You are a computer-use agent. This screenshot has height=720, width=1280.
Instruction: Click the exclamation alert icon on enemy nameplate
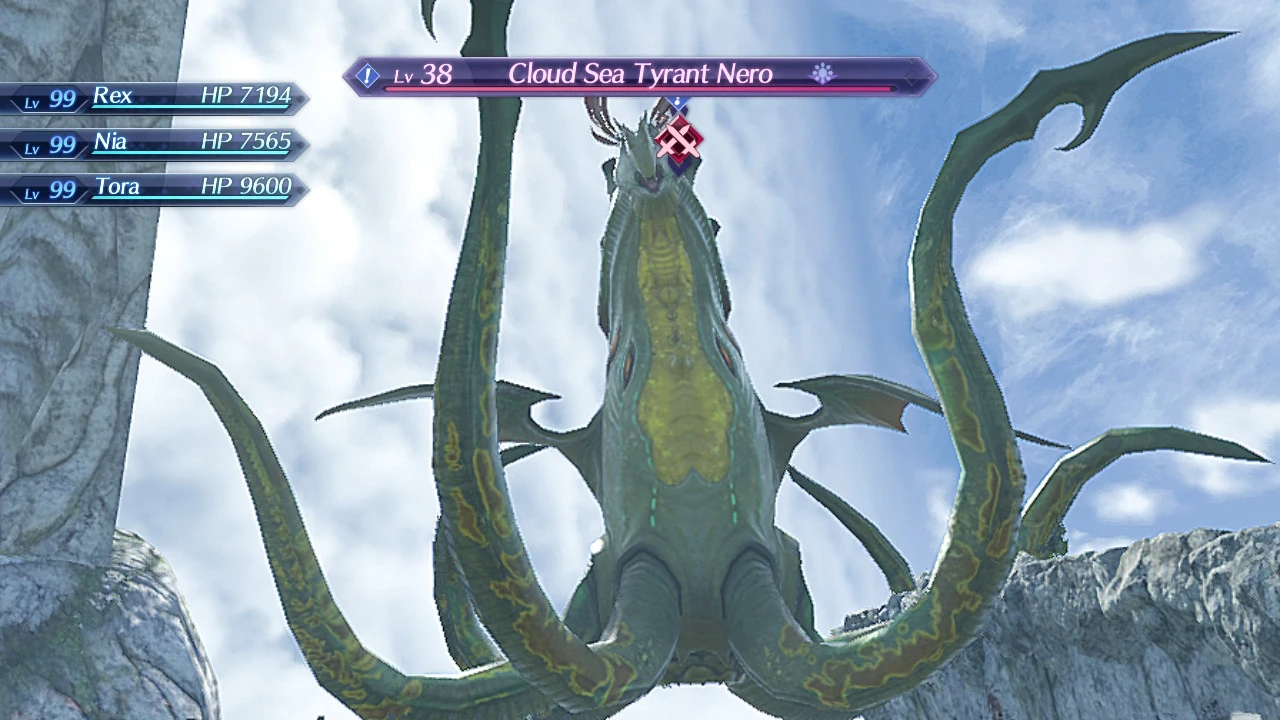click(x=368, y=74)
